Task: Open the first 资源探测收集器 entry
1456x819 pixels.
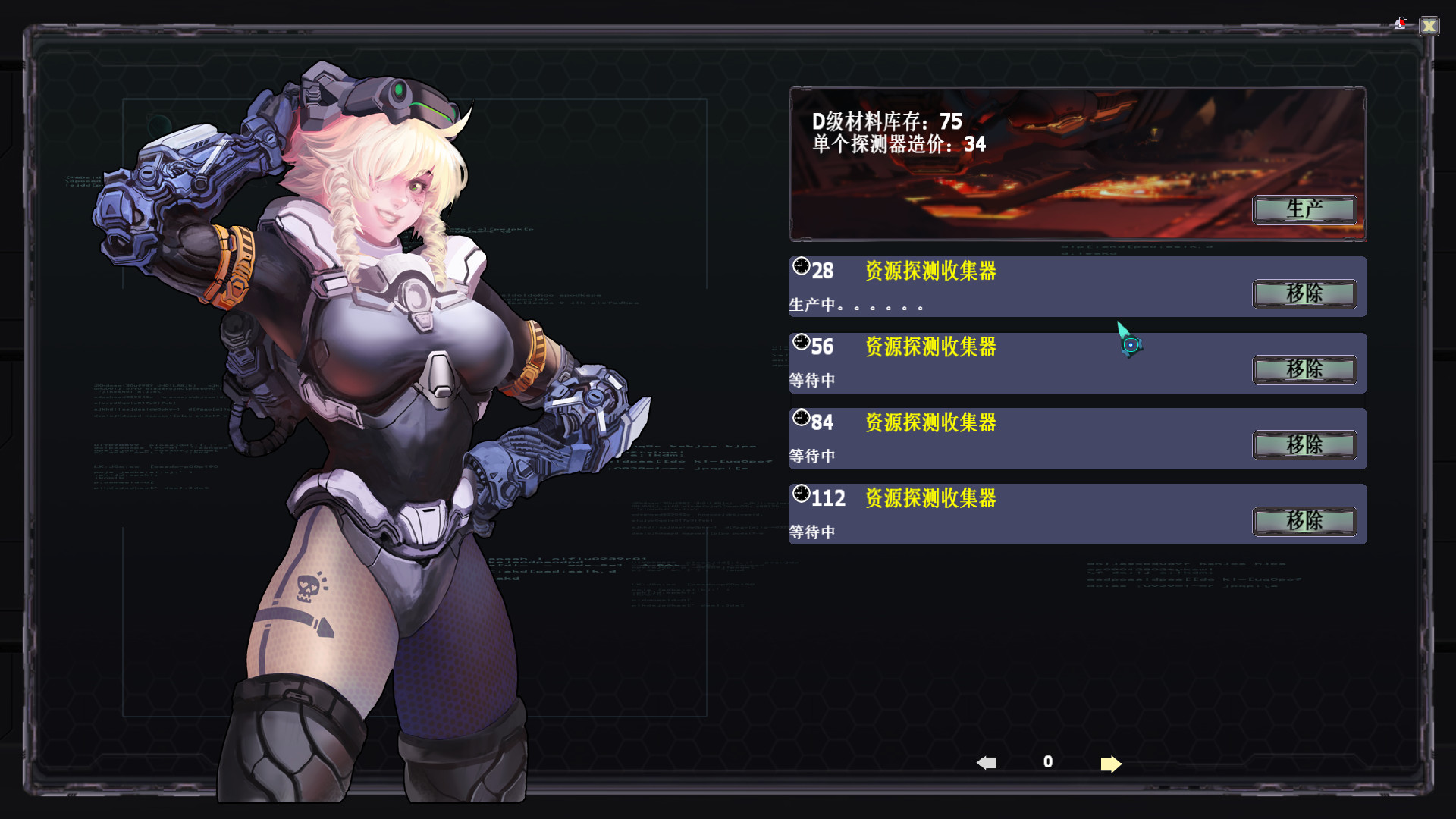Action: click(930, 271)
